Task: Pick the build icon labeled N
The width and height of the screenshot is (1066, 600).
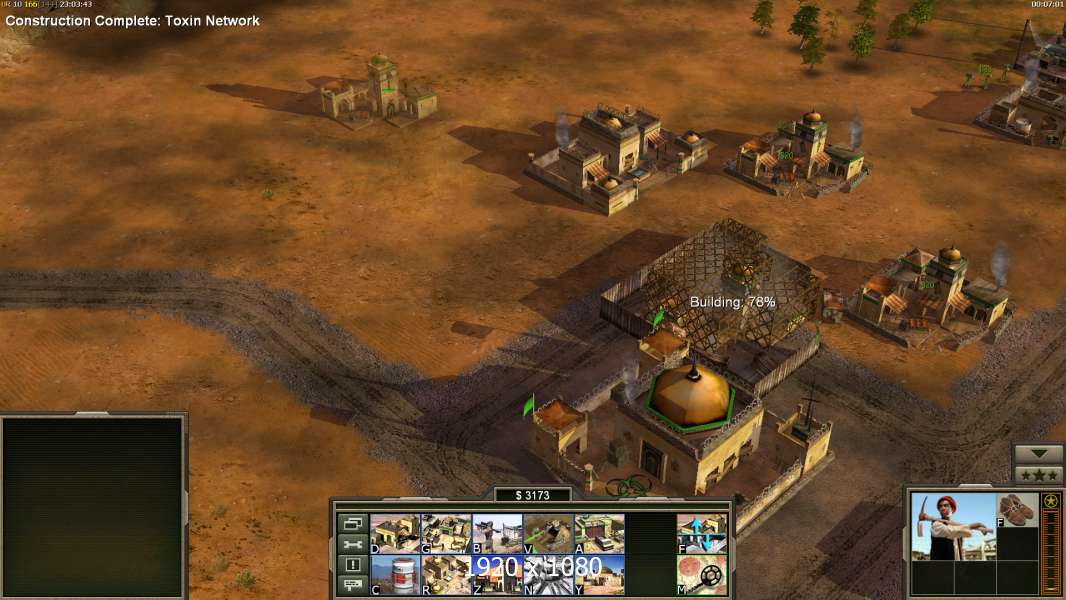Action: [548, 575]
